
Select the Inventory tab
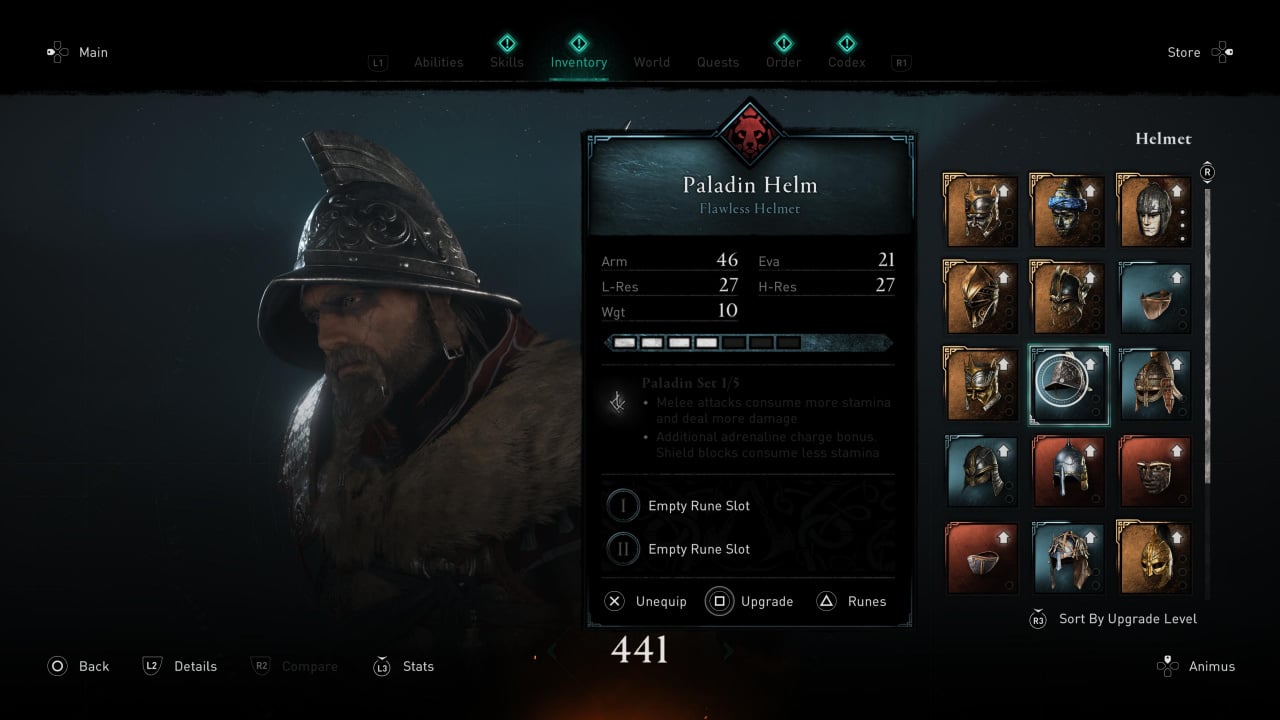(579, 62)
